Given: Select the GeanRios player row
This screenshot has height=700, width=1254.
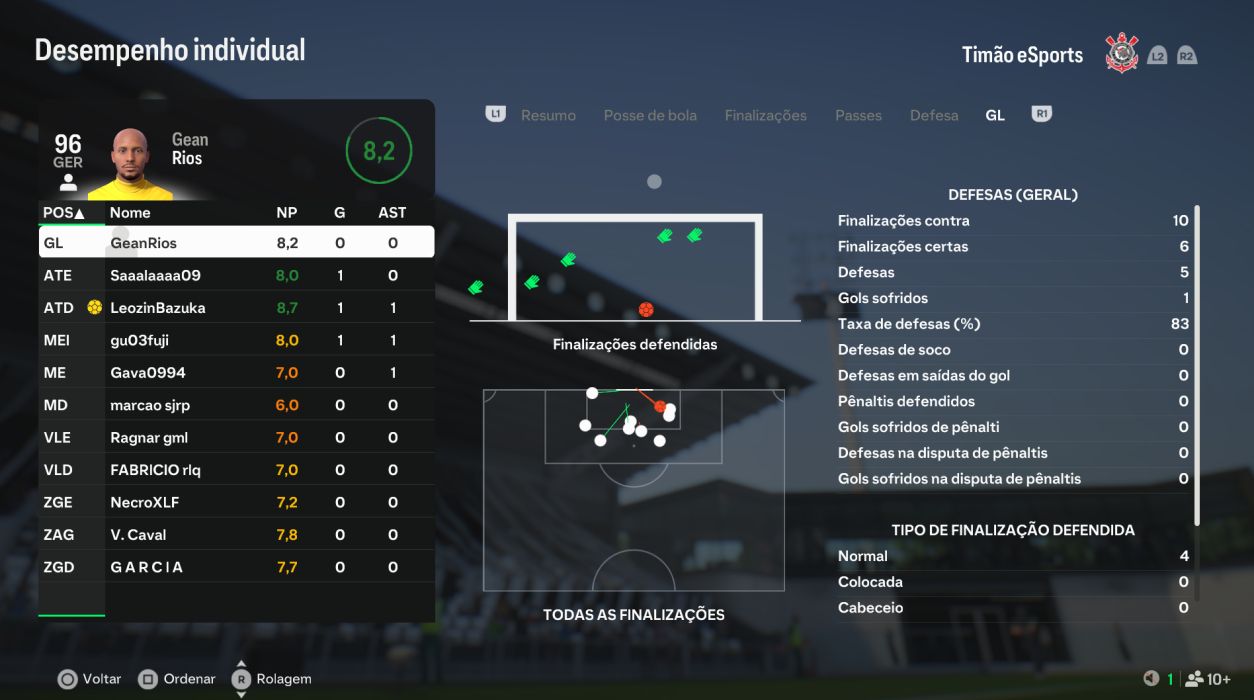Looking at the screenshot, I should tap(236, 243).
